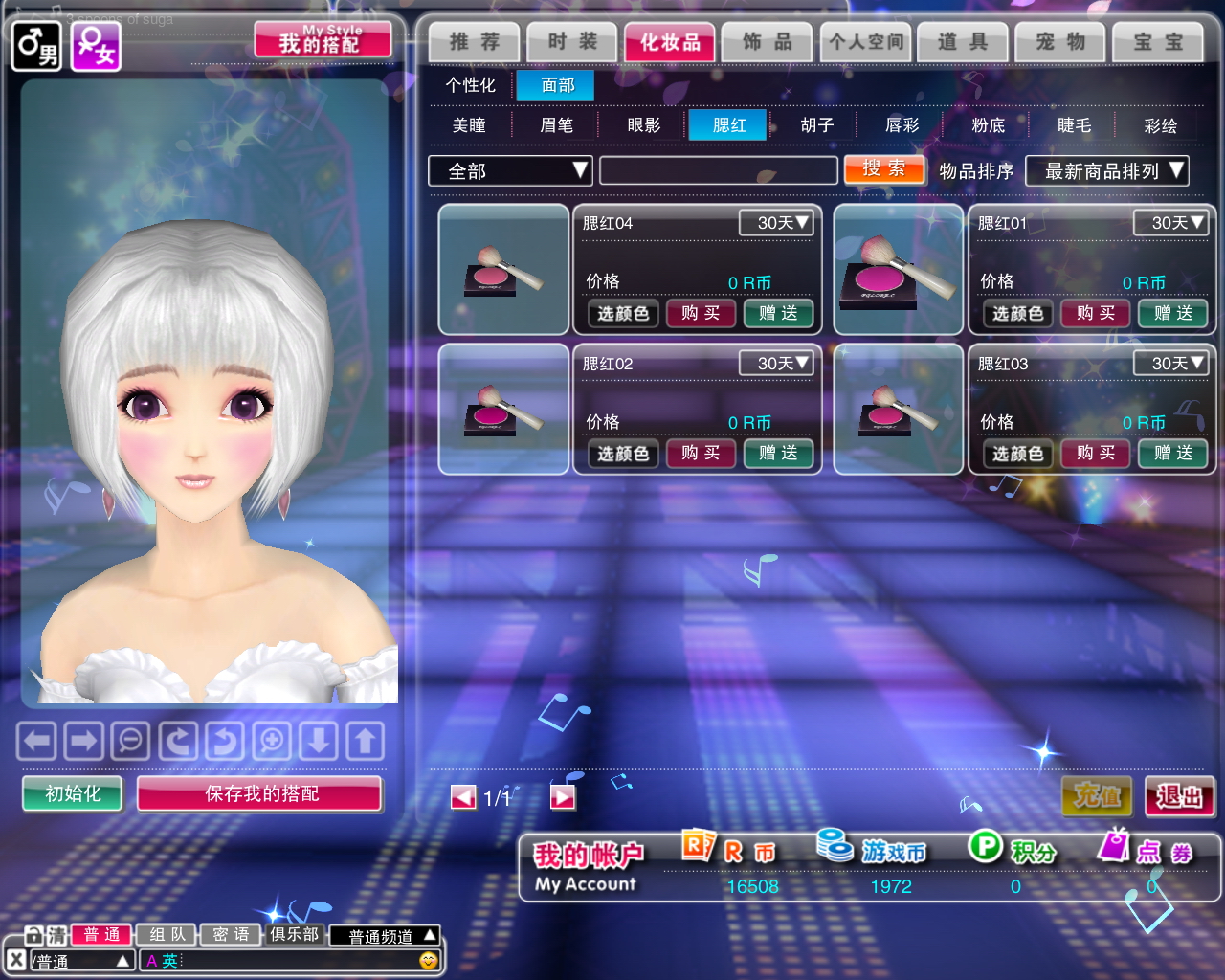The height and width of the screenshot is (980, 1225).
Task: Expand the 全部 filter dropdown
Action: (x=510, y=171)
